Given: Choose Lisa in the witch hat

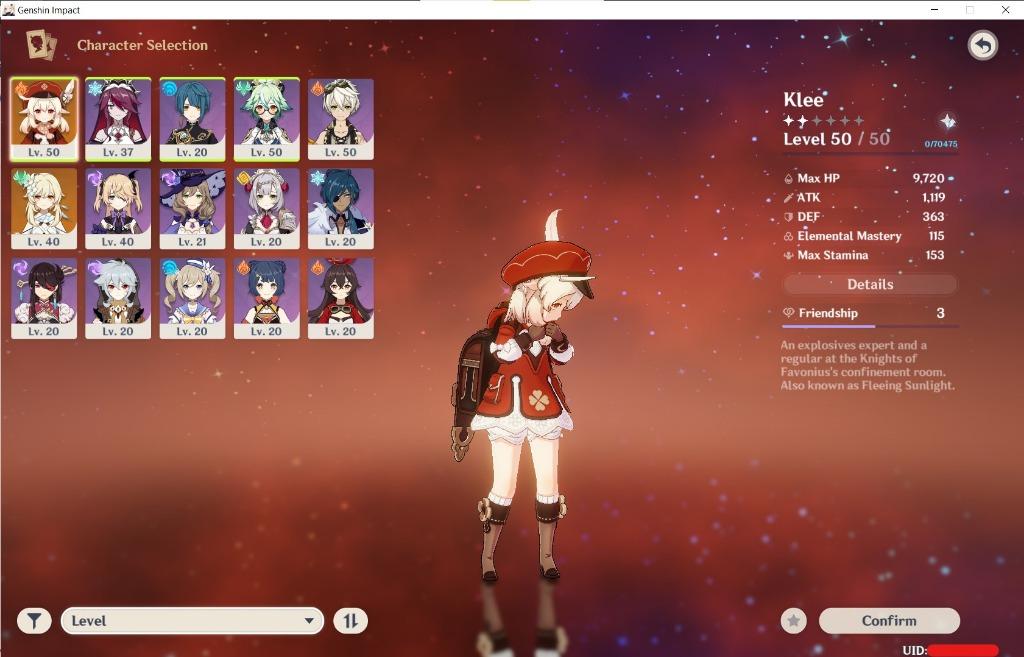Looking at the screenshot, I should (x=192, y=208).
